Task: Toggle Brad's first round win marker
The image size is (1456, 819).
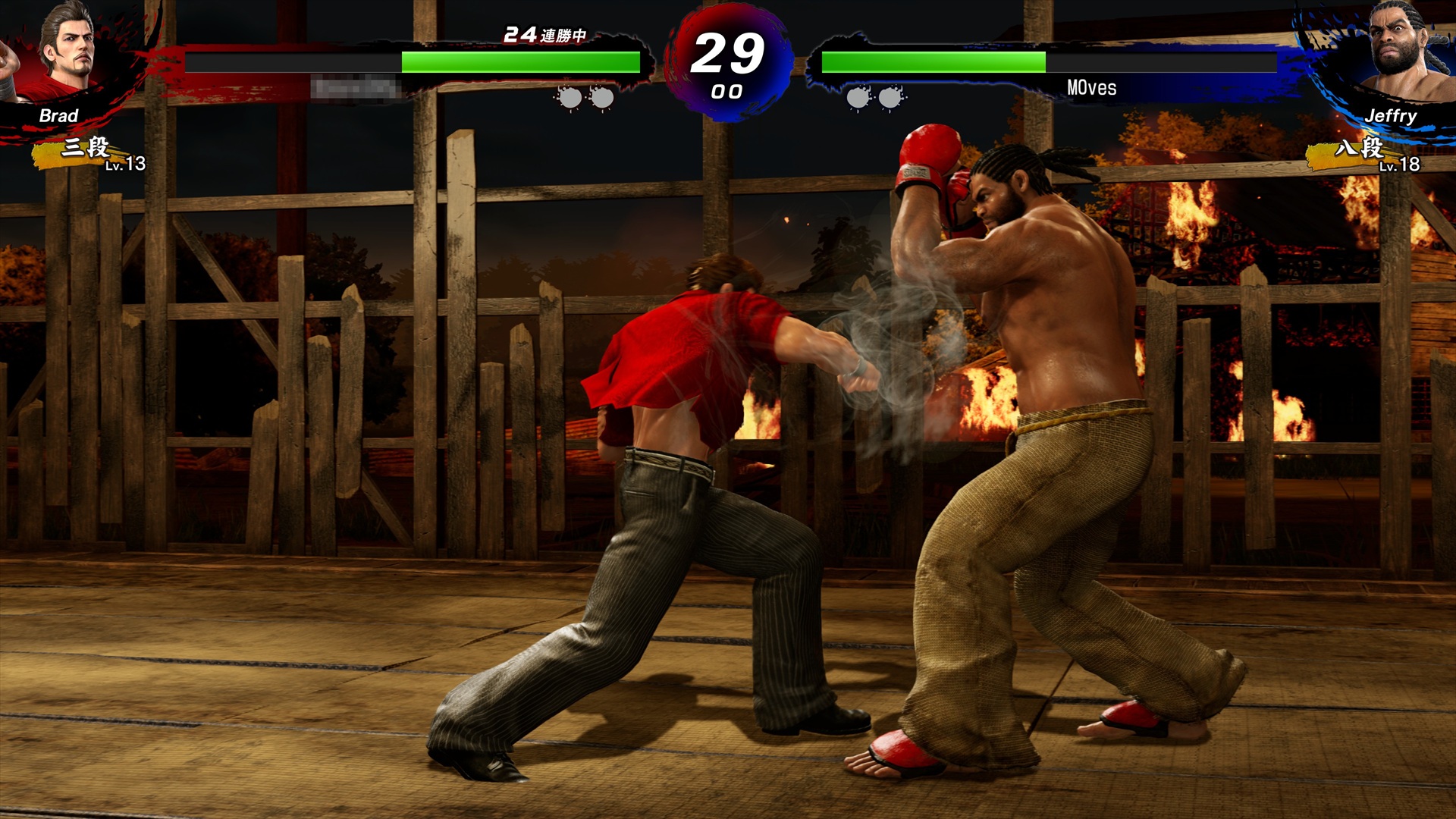Action: (x=569, y=96)
